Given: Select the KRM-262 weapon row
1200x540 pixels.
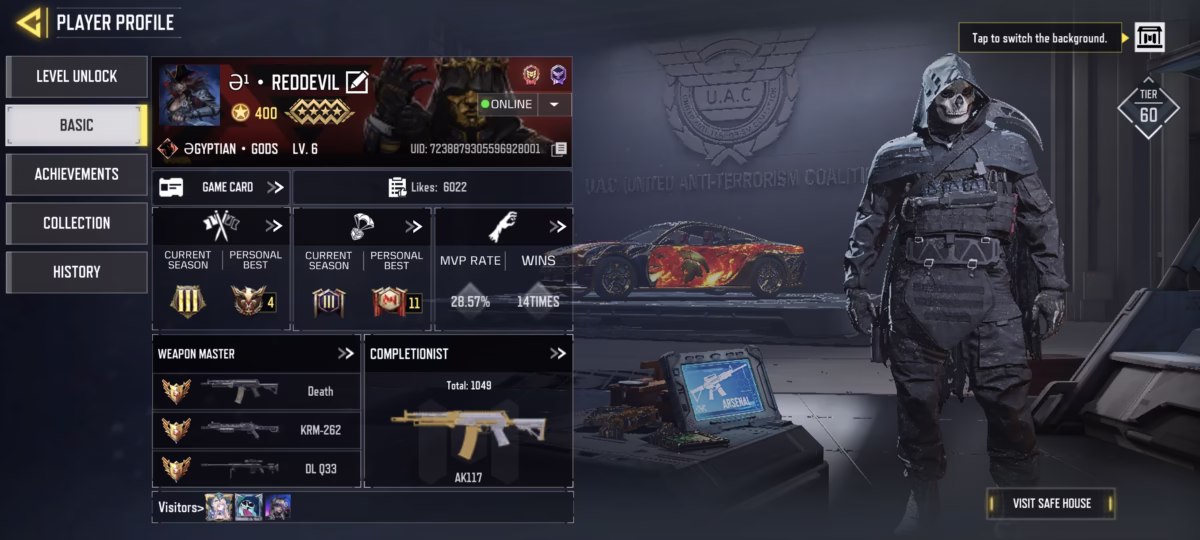Looking at the screenshot, I should [256, 430].
